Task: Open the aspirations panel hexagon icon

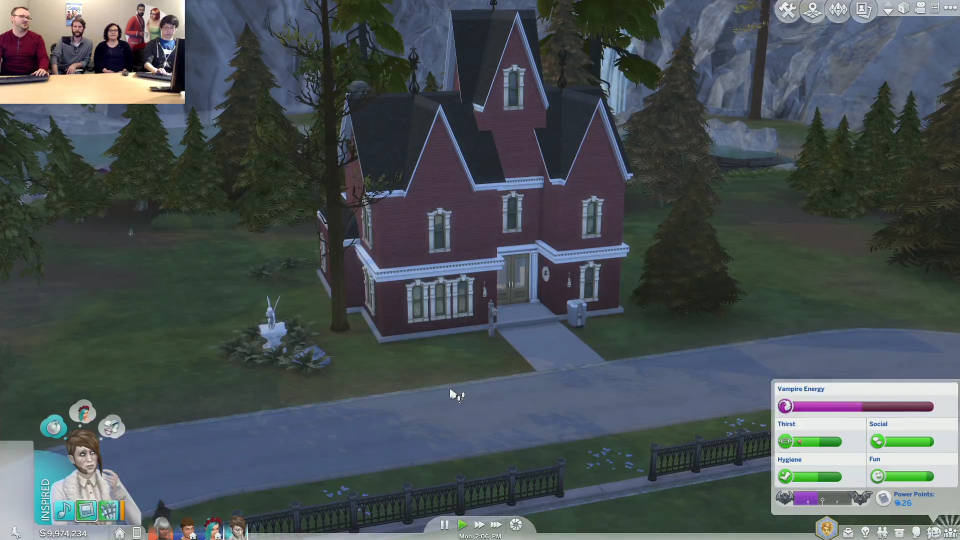Action: point(826,528)
